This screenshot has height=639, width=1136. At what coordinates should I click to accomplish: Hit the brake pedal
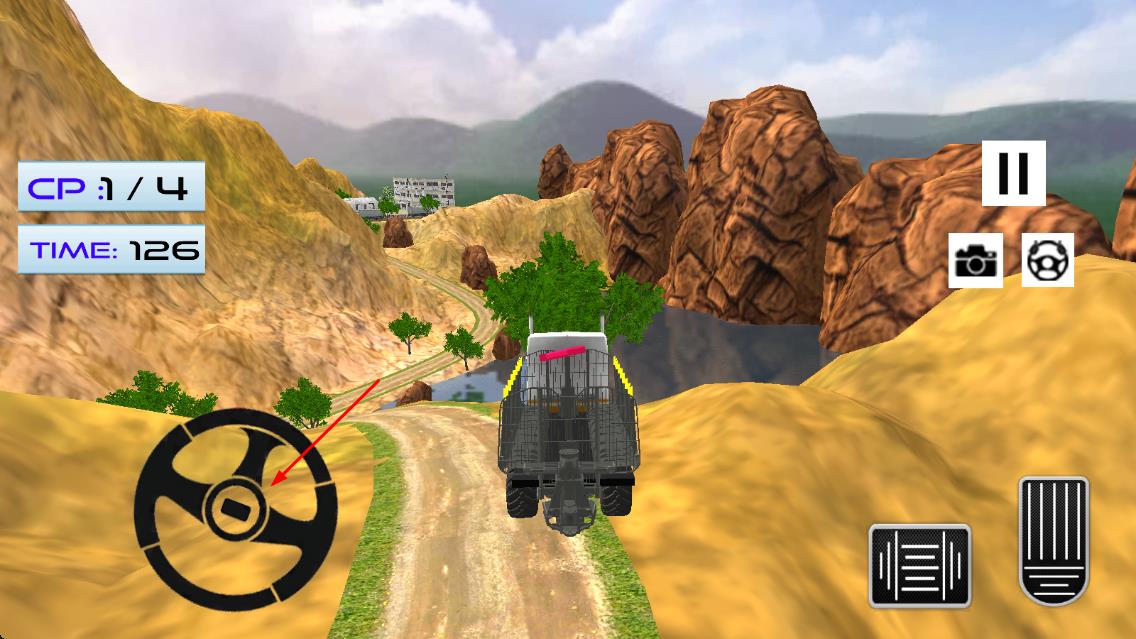(919, 565)
